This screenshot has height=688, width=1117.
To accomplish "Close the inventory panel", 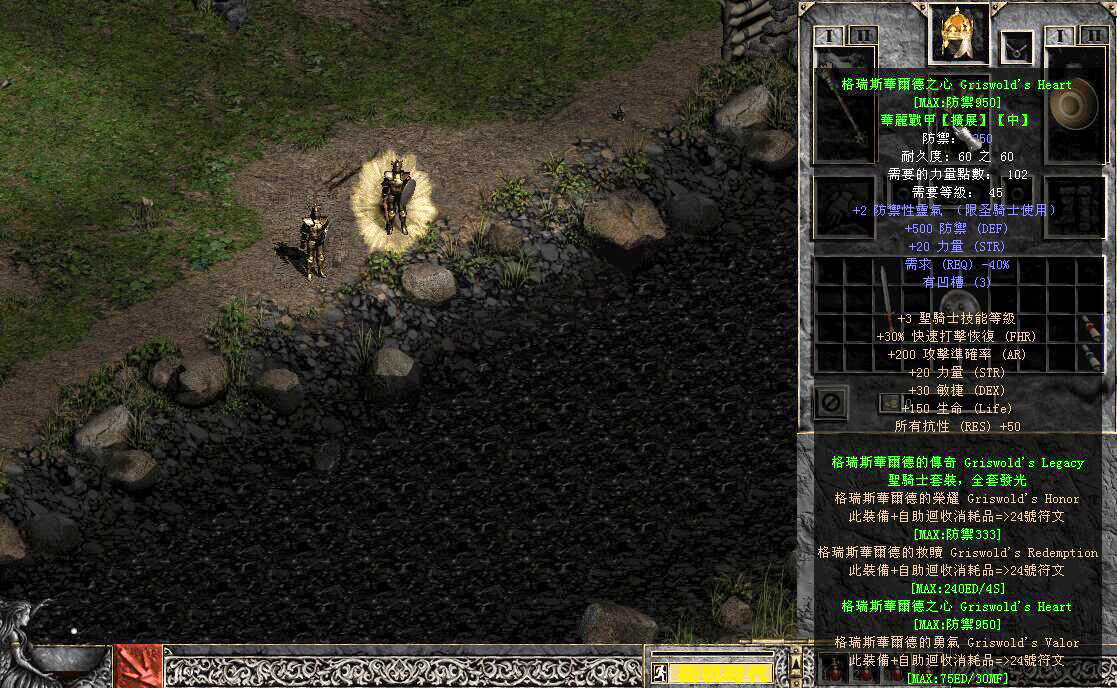I will [x=831, y=403].
